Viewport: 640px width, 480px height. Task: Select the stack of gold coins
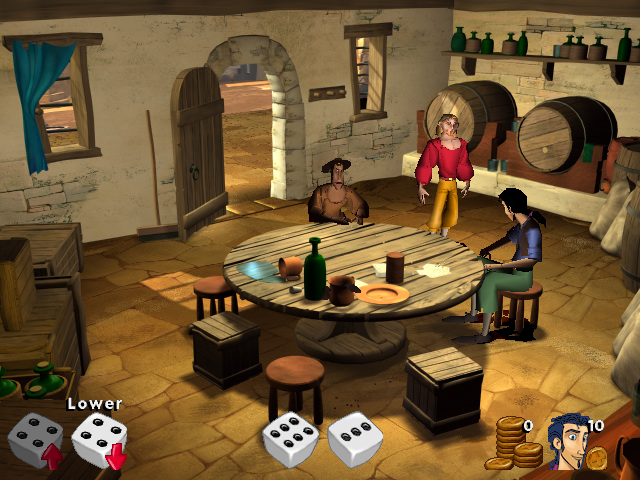point(514,444)
